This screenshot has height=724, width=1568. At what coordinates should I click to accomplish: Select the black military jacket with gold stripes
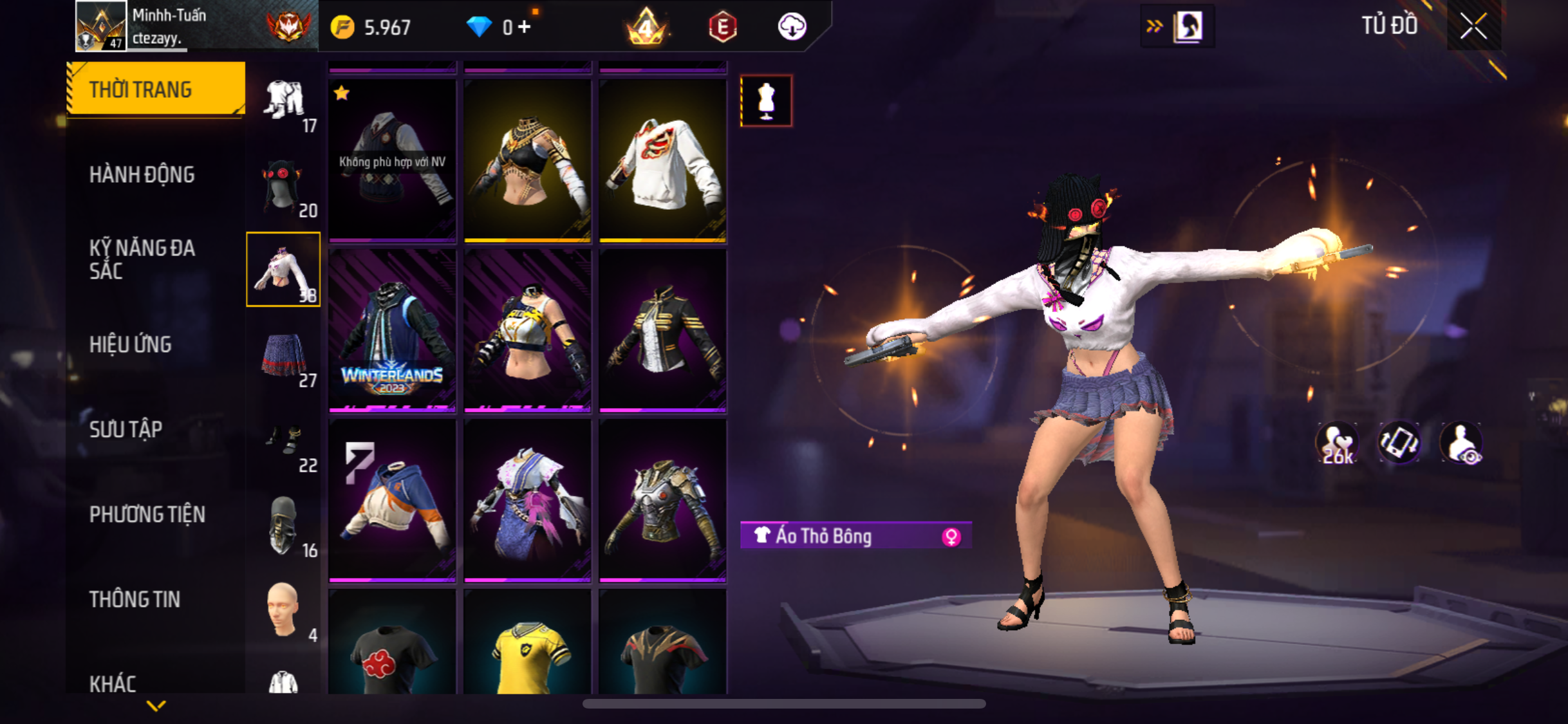662,330
